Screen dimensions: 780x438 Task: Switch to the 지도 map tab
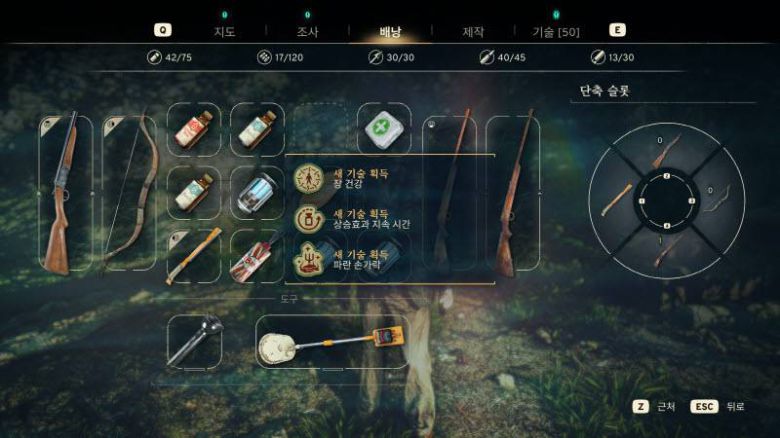tap(224, 31)
